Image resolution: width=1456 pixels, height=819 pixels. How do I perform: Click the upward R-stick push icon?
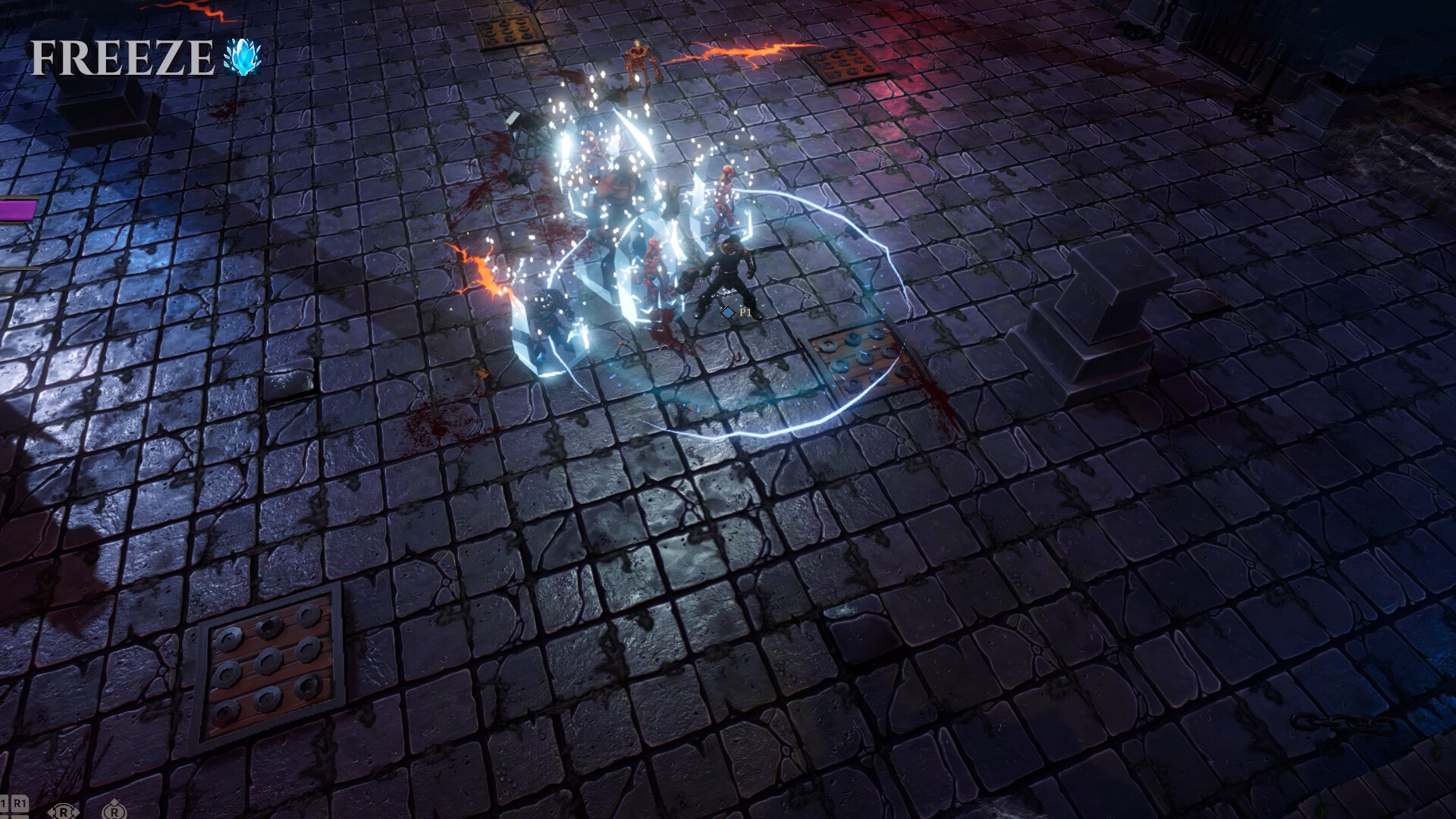115,811
